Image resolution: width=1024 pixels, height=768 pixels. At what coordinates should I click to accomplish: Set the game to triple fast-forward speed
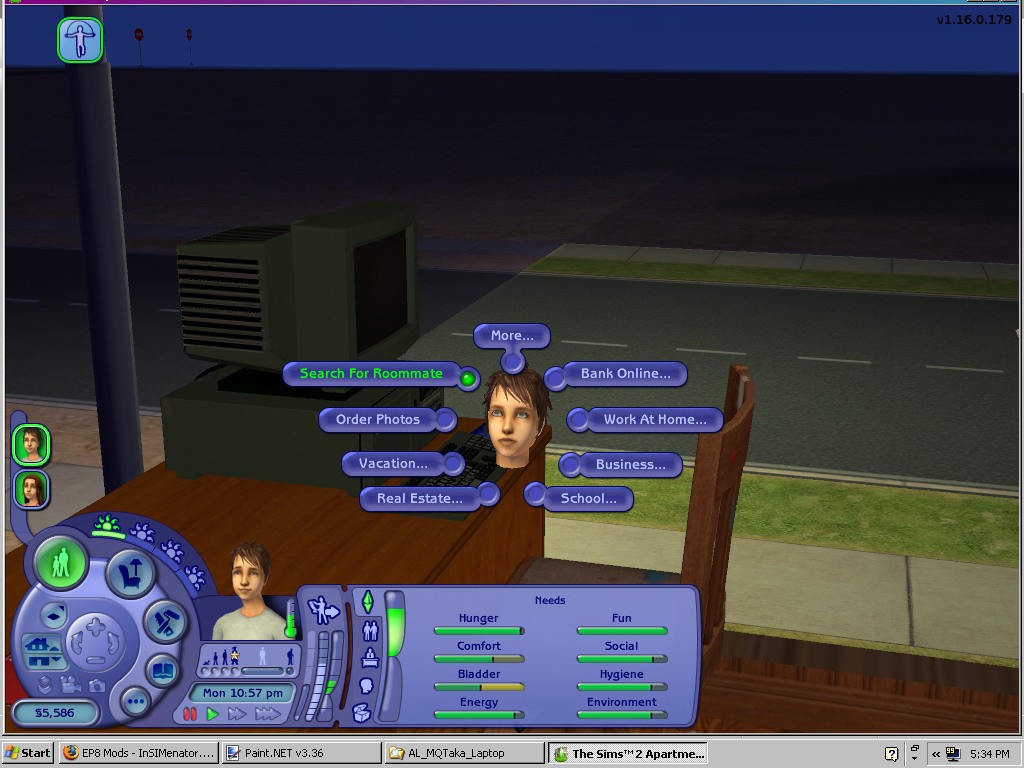point(268,714)
